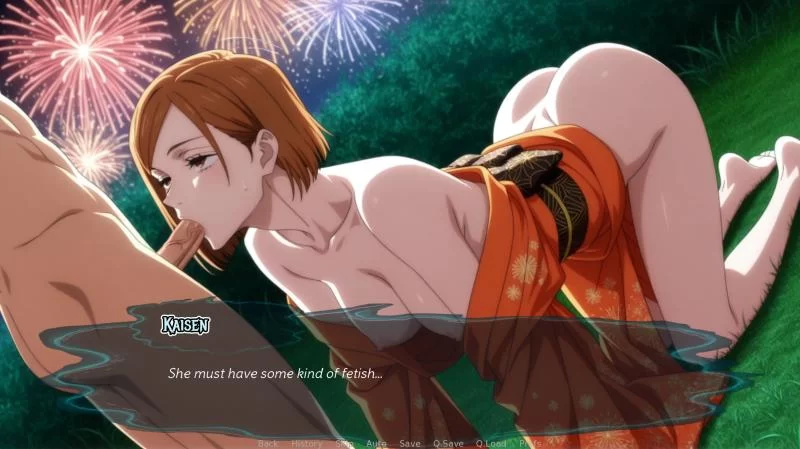Activate Skip in the quick menu
Image resolution: width=800 pixels, height=449 pixels.
point(344,443)
